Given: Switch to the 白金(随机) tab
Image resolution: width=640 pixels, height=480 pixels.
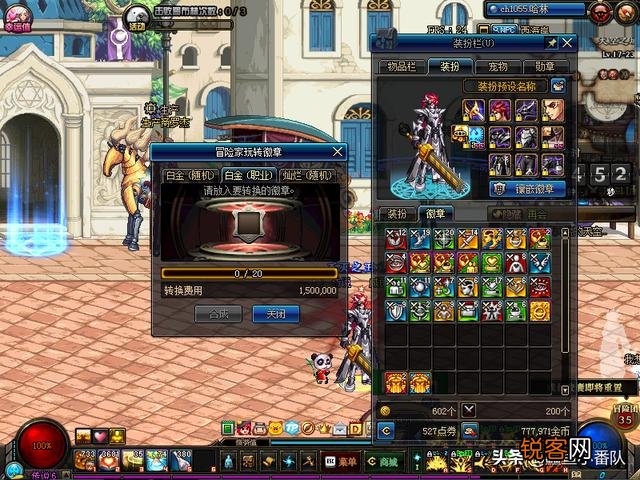Looking at the screenshot, I should (187, 175).
